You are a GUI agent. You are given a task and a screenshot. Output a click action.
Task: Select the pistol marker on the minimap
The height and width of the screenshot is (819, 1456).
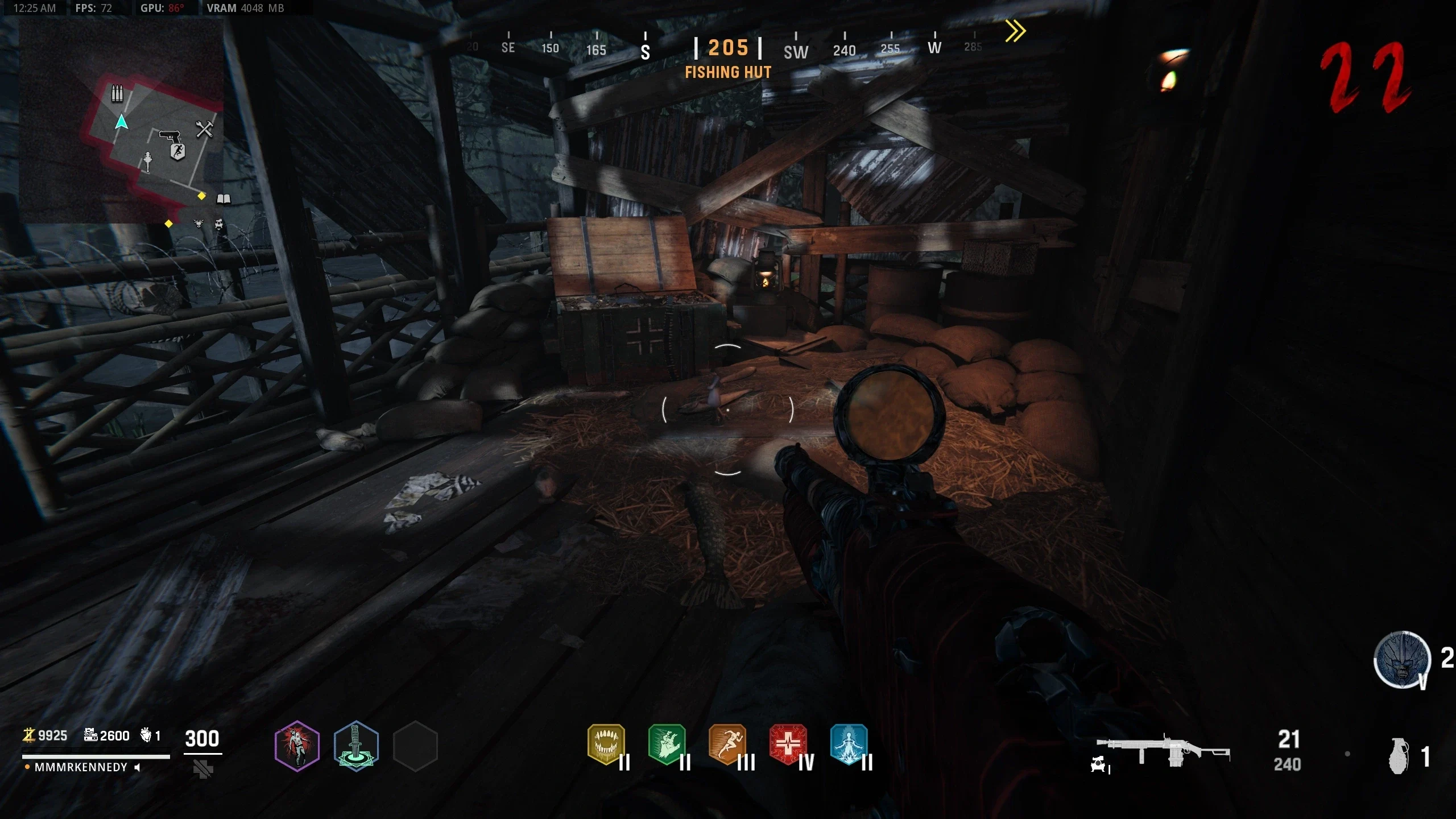pyautogui.click(x=169, y=136)
